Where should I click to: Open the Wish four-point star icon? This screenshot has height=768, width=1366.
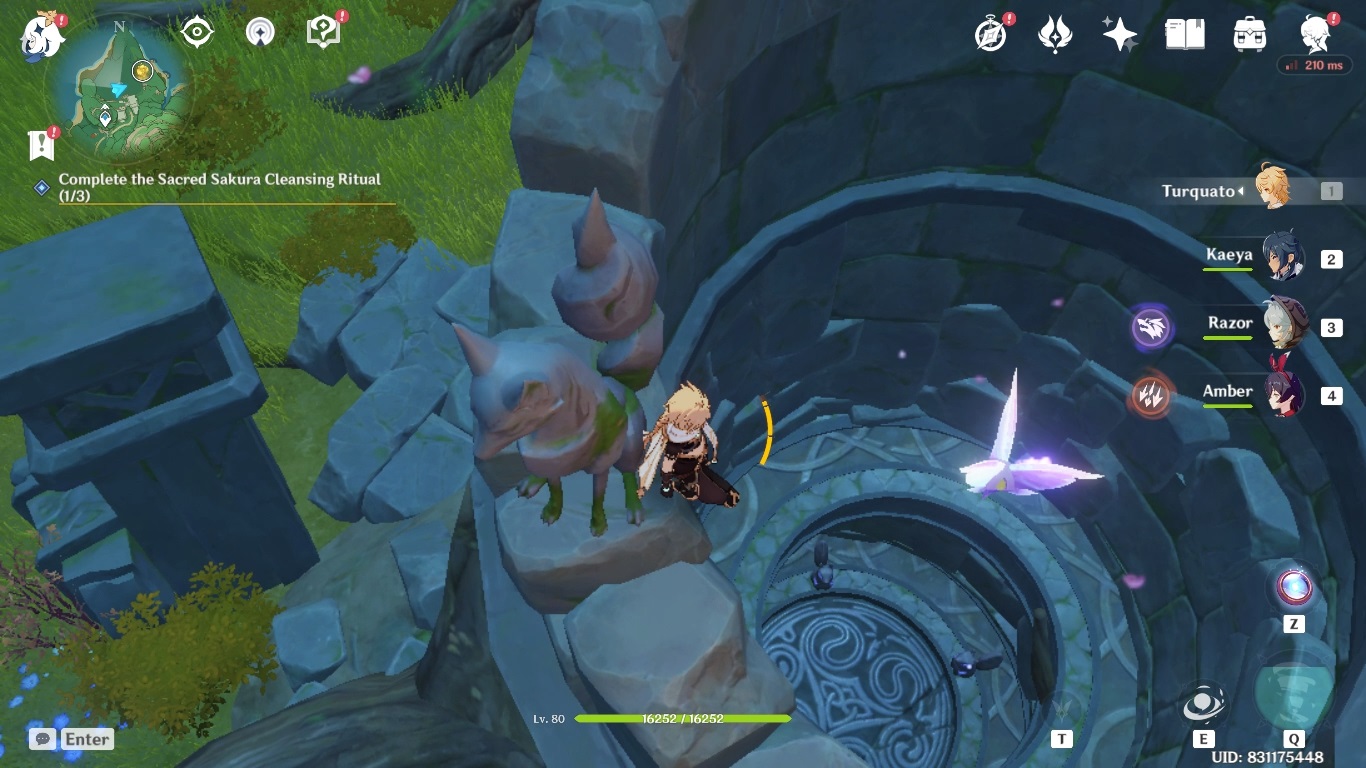pos(1119,35)
